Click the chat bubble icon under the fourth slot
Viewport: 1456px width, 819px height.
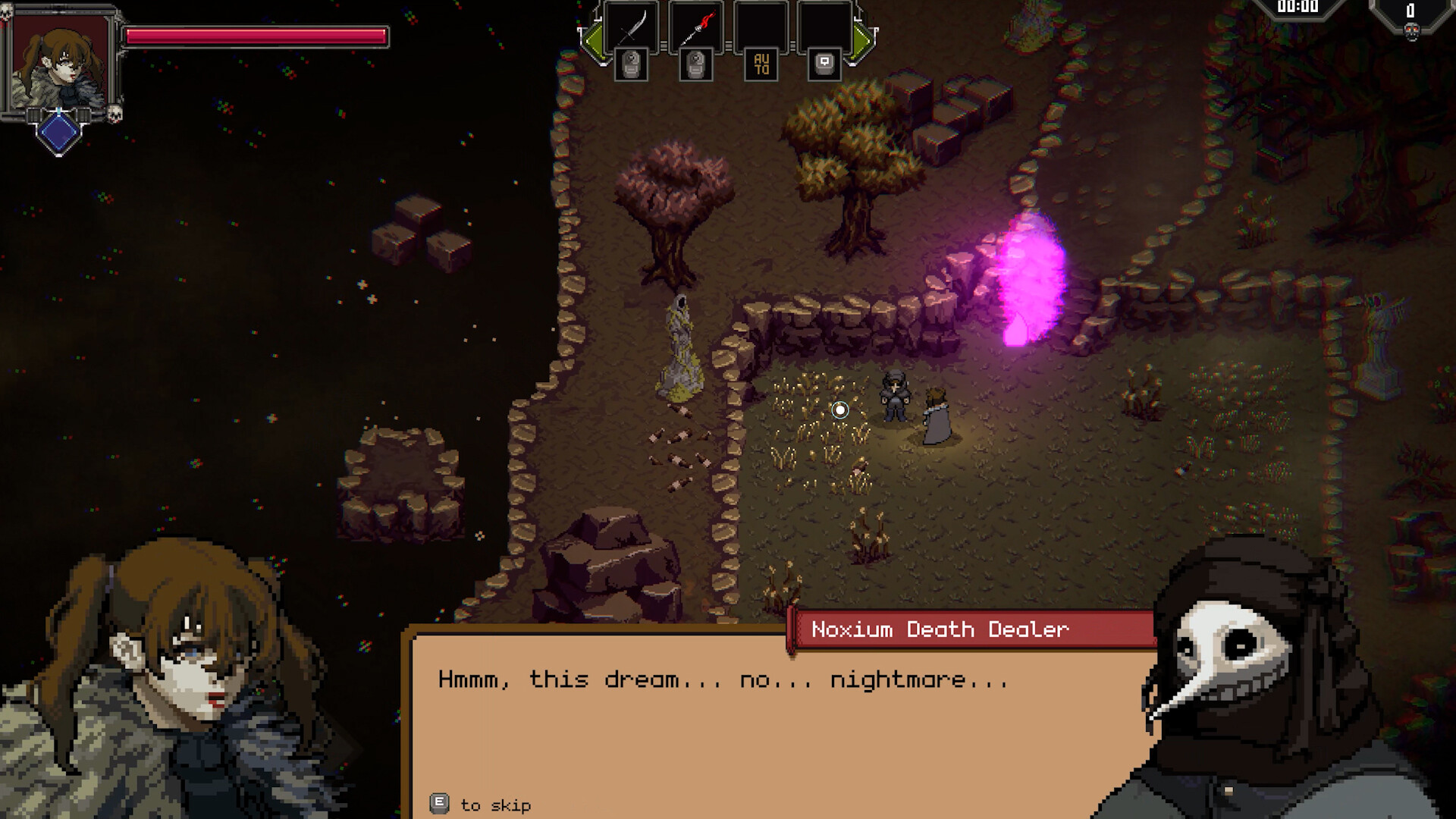coord(824,64)
